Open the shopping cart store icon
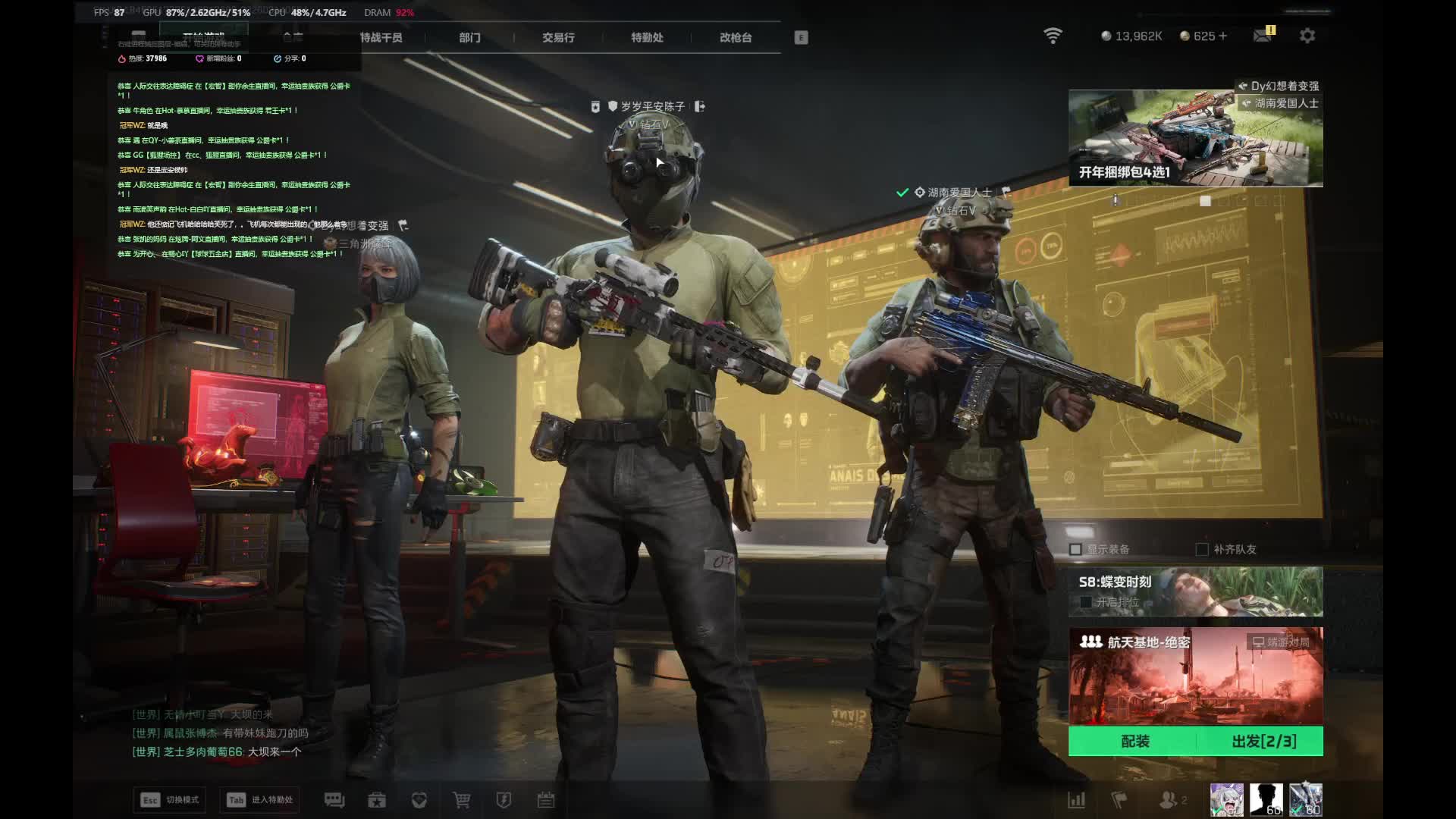 [461, 800]
